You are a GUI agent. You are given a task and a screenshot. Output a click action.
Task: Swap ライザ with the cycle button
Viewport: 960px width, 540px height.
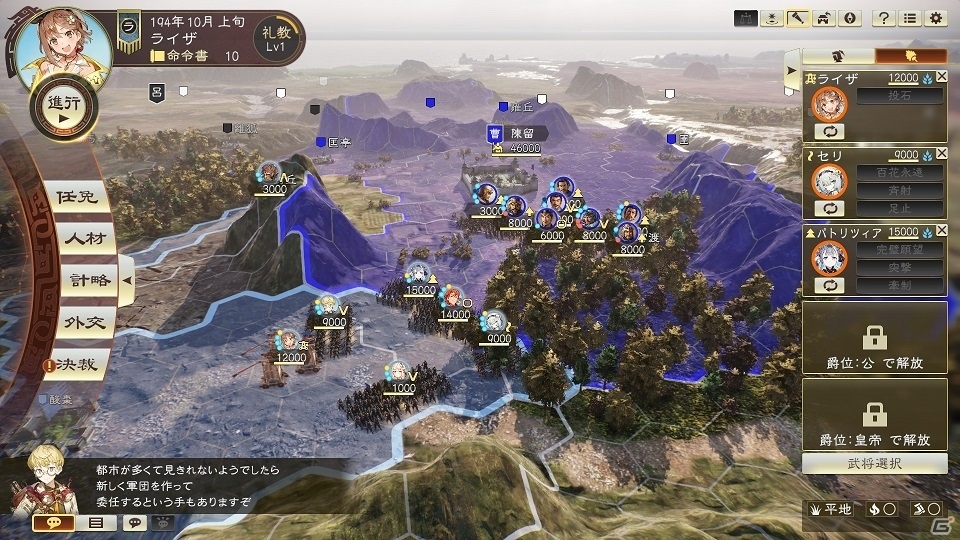click(829, 131)
